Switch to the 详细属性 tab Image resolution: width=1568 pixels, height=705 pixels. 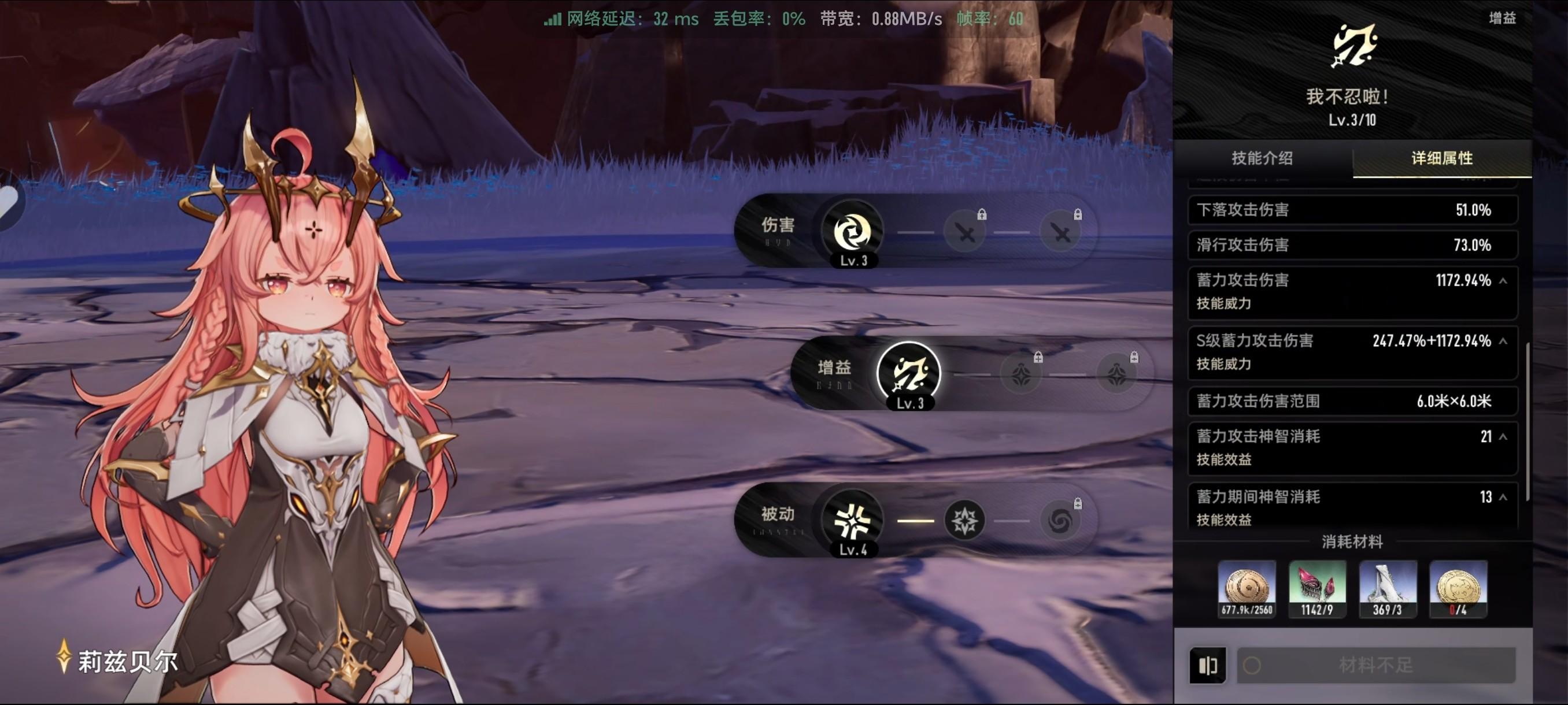(x=1441, y=159)
